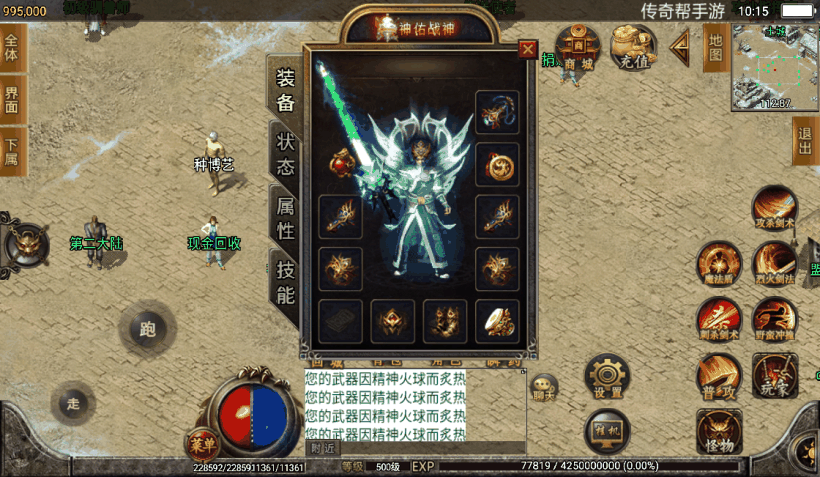Trigger the 野蛮冲撞 charge skill
820x477 pixels.
[x=774, y=319]
